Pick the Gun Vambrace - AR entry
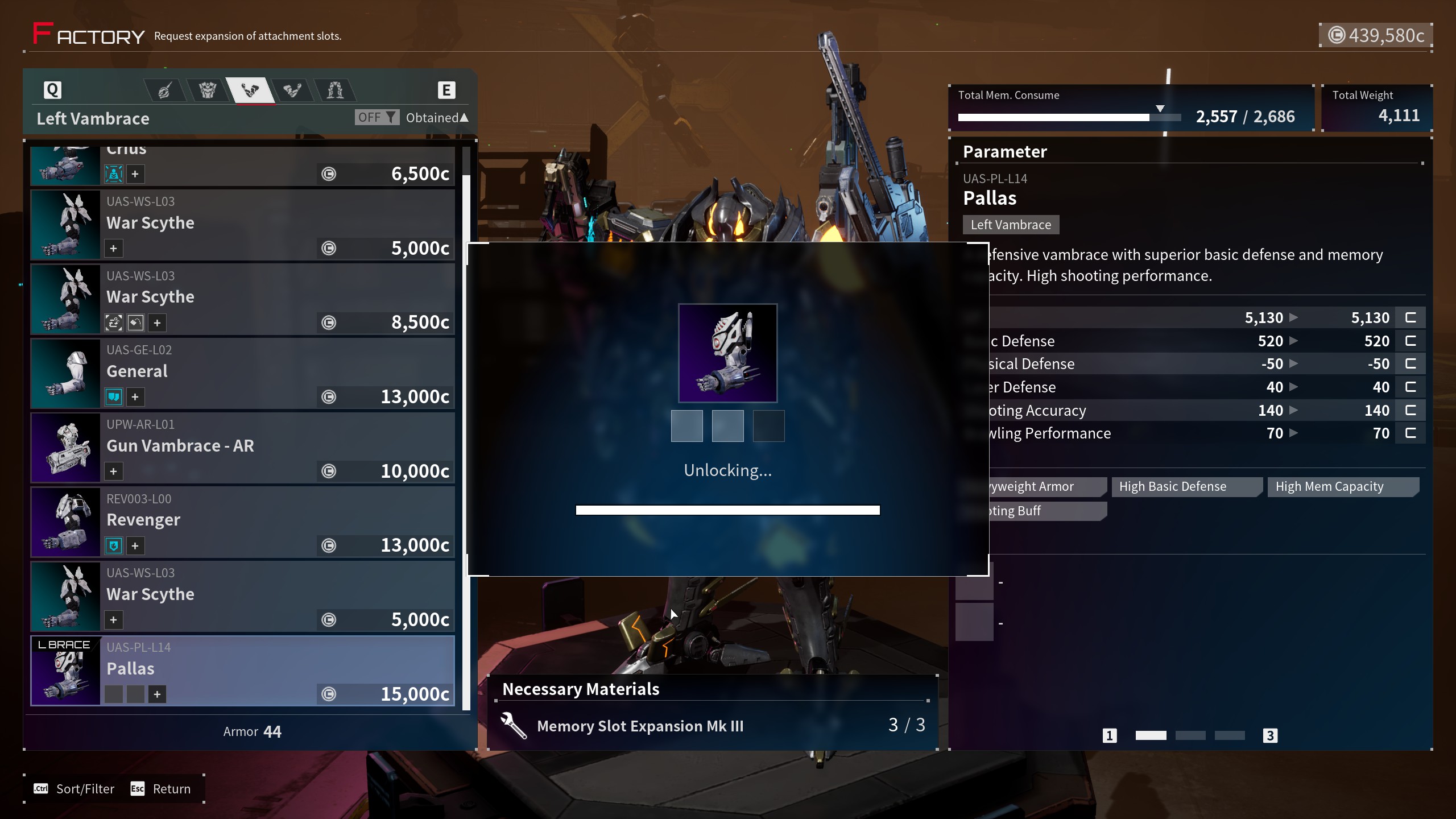This screenshot has width=1456, height=819. click(243, 448)
